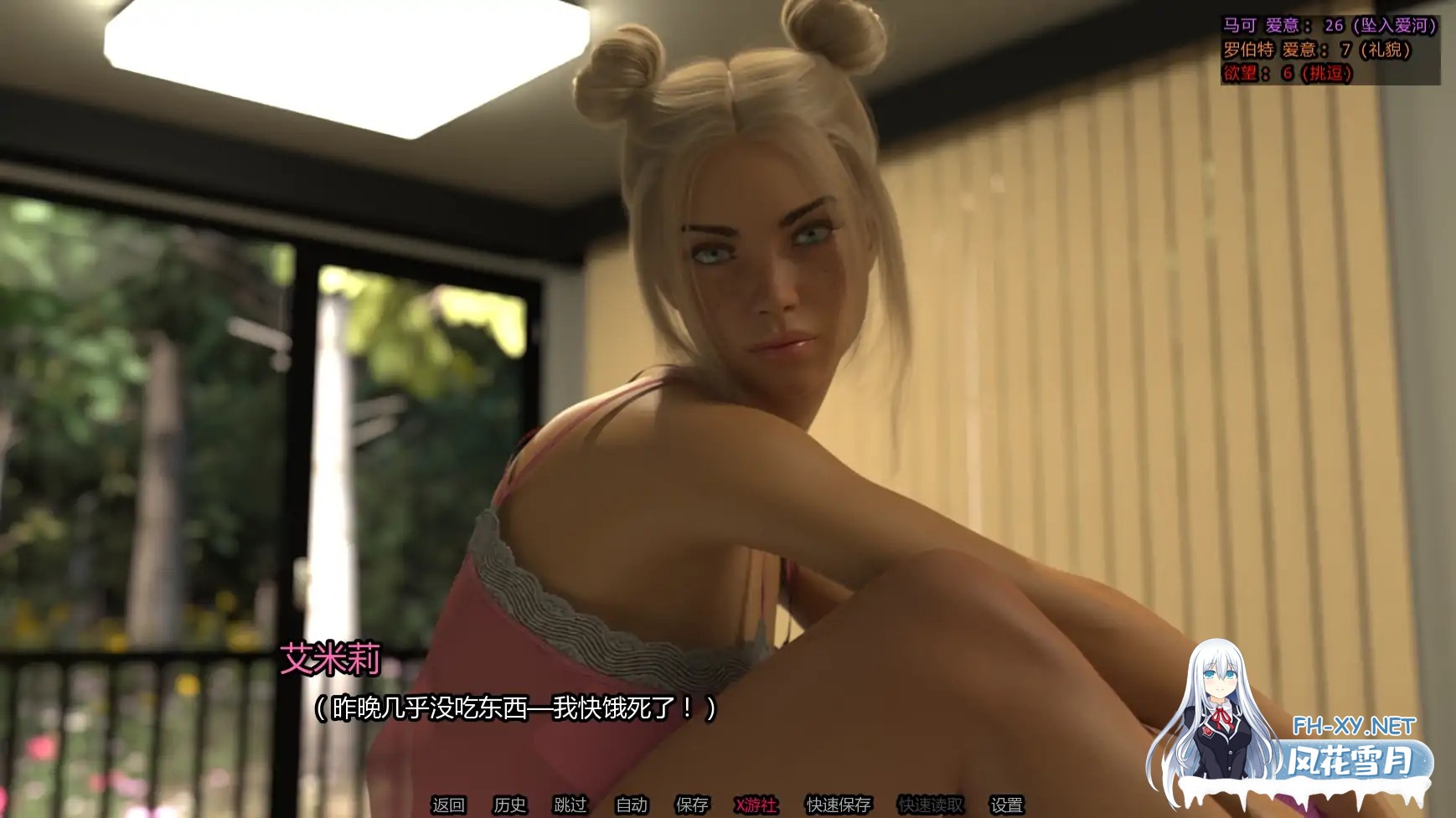
Task: Toggle 自动 auto-advance mode
Action: [x=632, y=805]
